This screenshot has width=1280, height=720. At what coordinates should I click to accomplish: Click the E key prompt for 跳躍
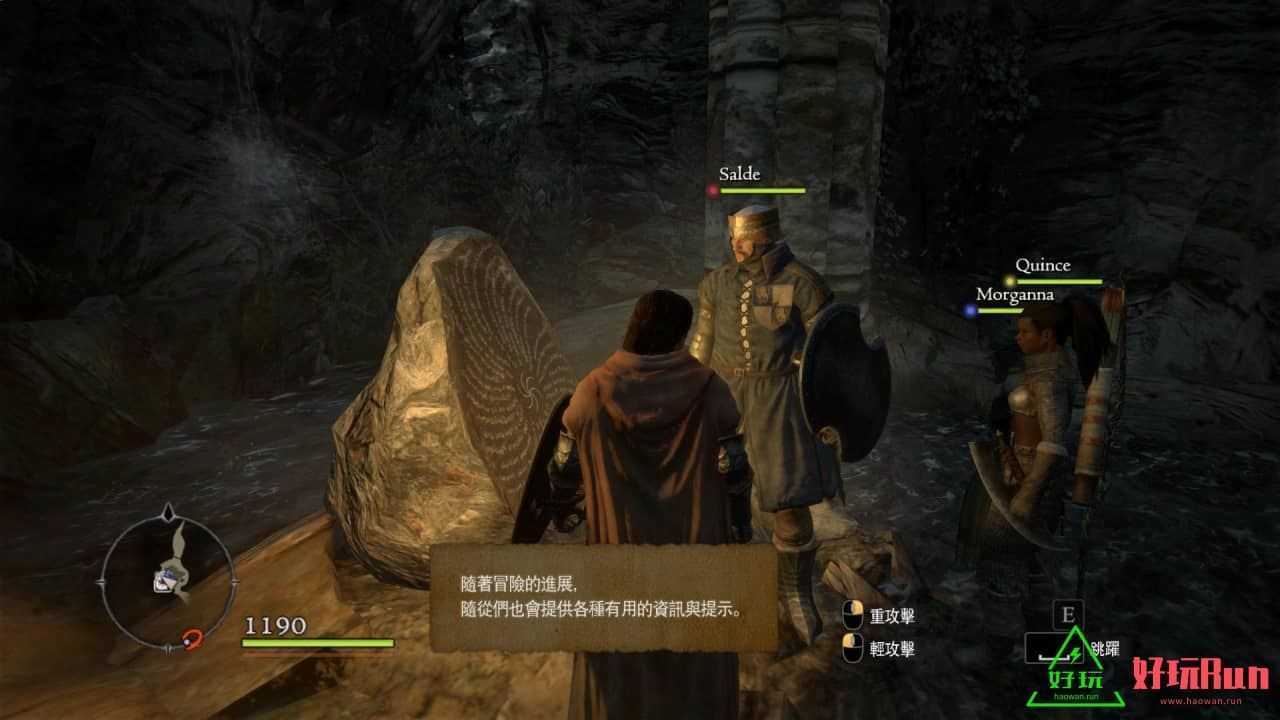click(x=1067, y=614)
